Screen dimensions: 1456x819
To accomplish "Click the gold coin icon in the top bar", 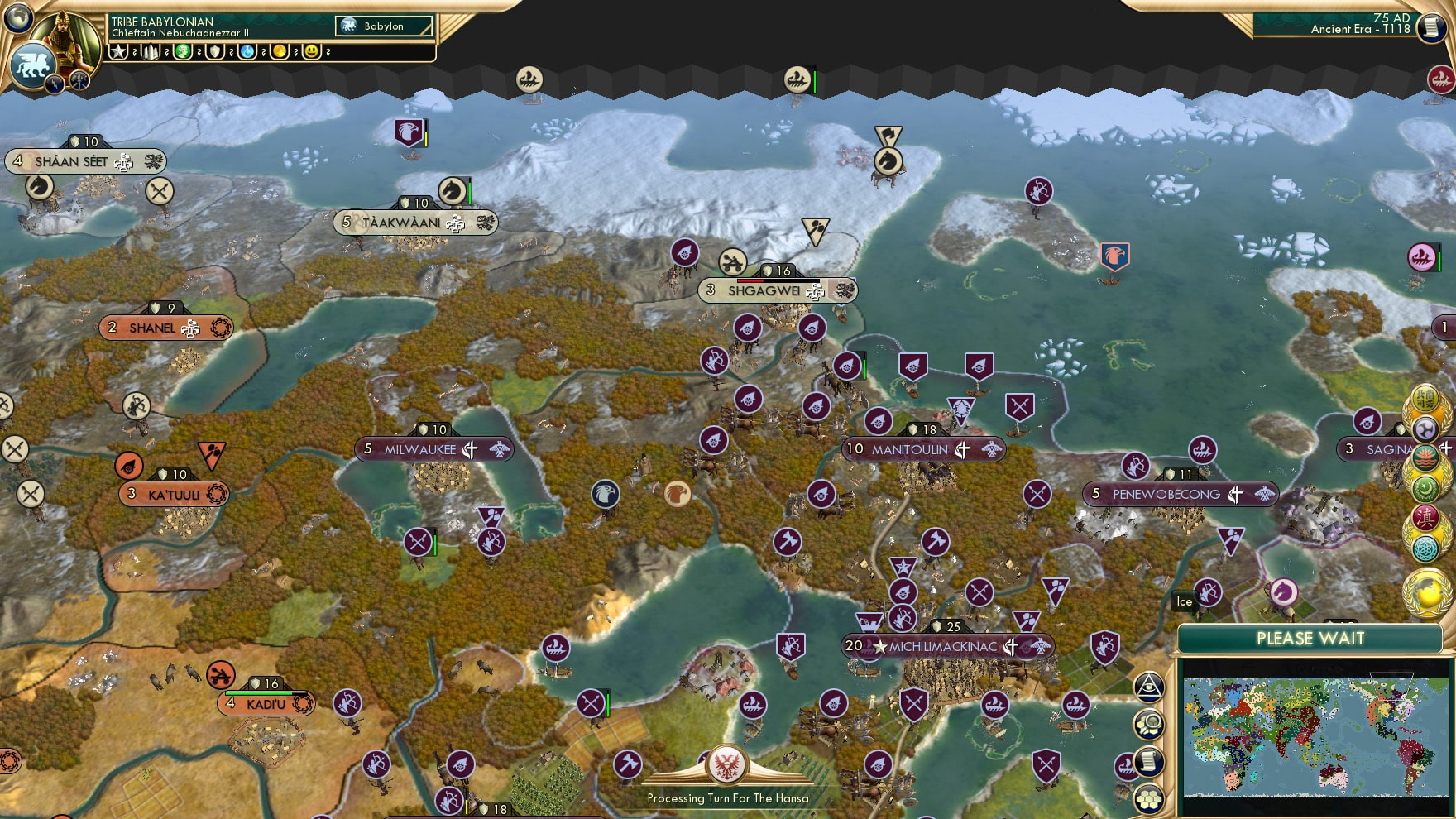I will pyautogui.click(x=278, y=52).
